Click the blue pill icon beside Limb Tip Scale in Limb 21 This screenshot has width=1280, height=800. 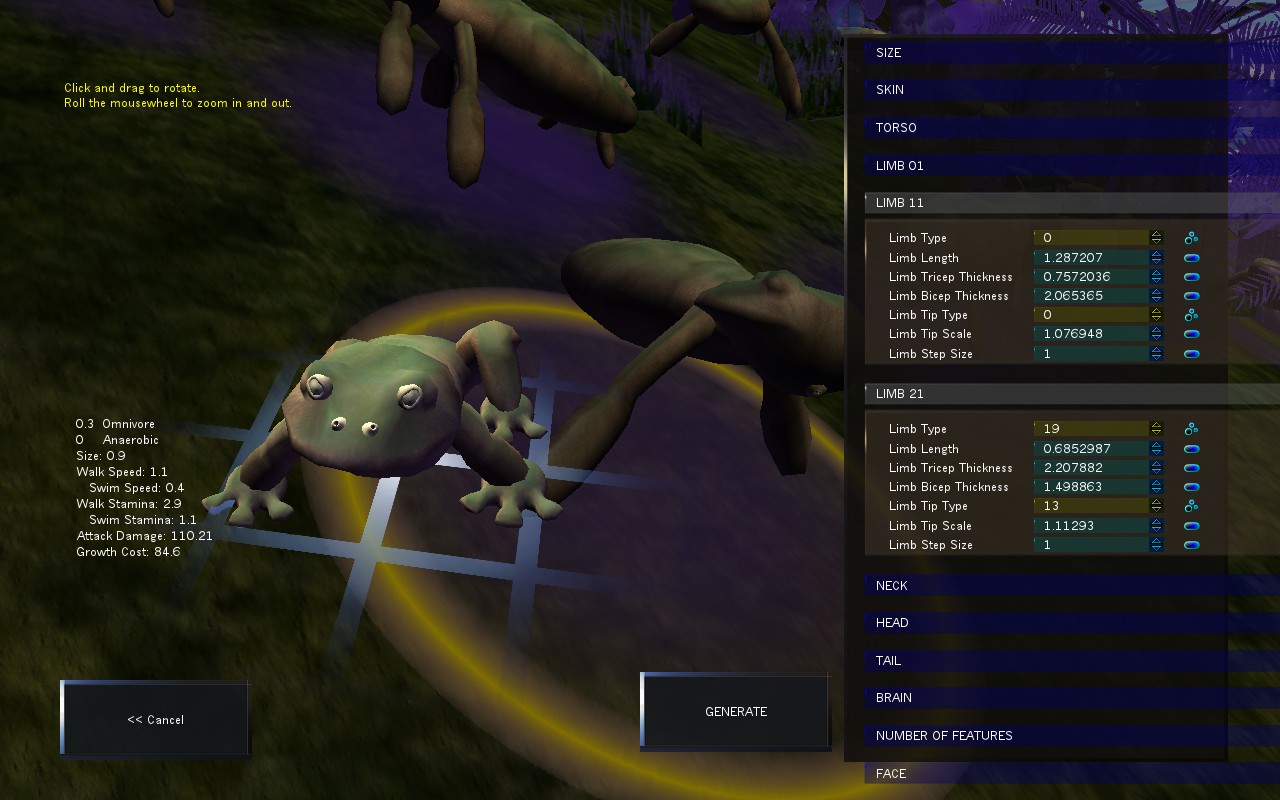1191,525
